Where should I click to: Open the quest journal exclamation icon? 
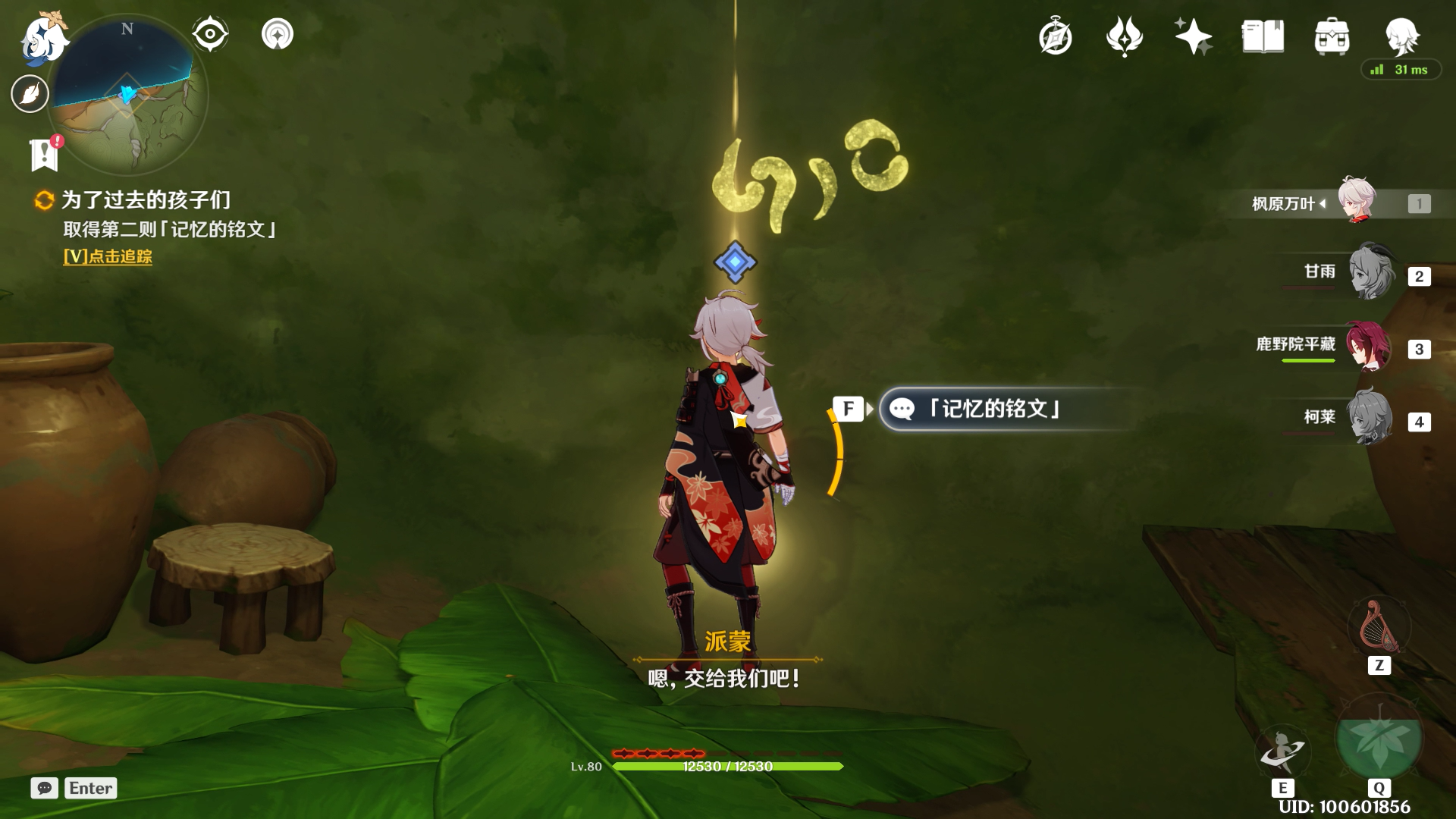(x=45, y=154)
